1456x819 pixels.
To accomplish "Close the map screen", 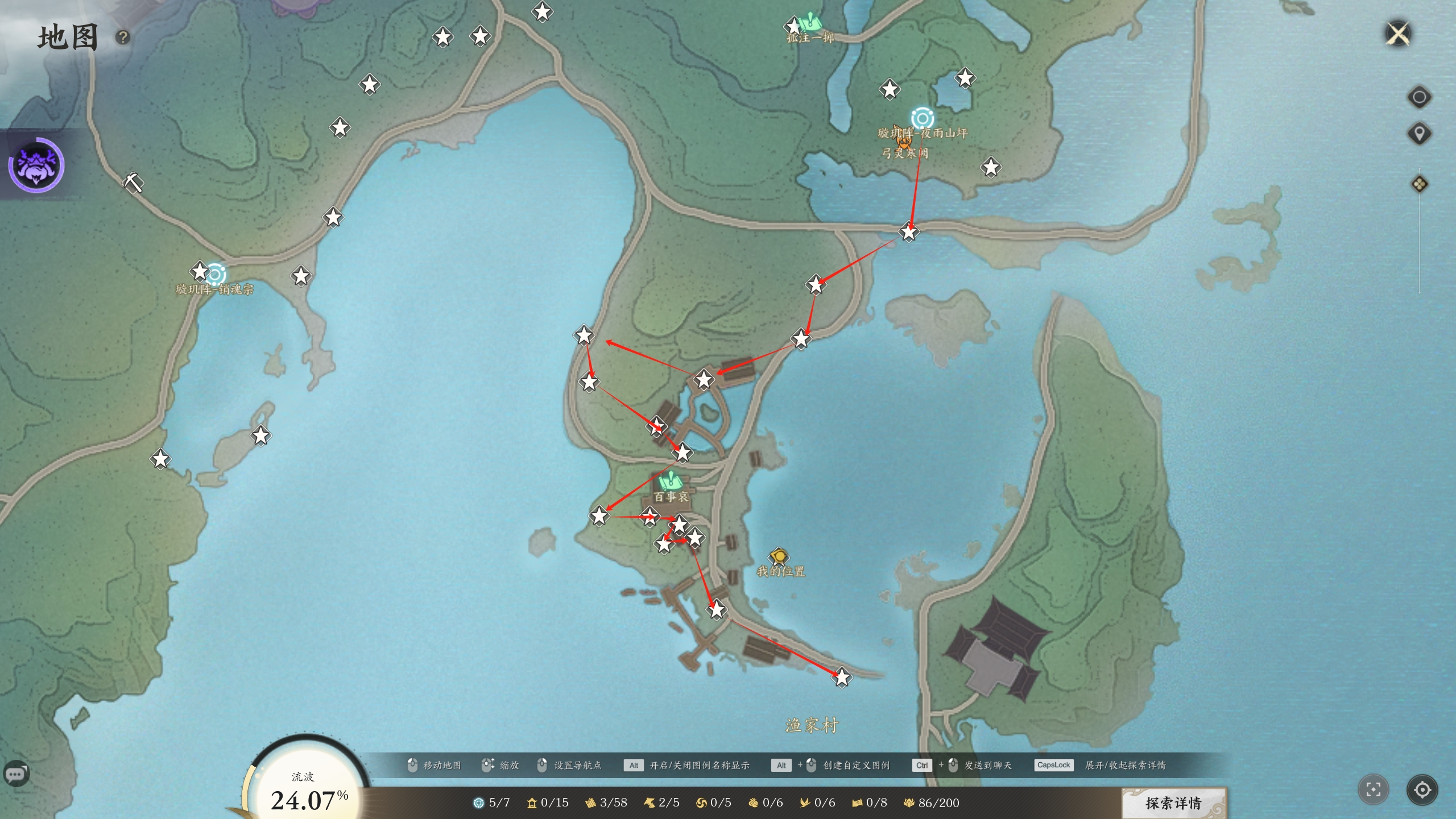I will pos(1398,34).
